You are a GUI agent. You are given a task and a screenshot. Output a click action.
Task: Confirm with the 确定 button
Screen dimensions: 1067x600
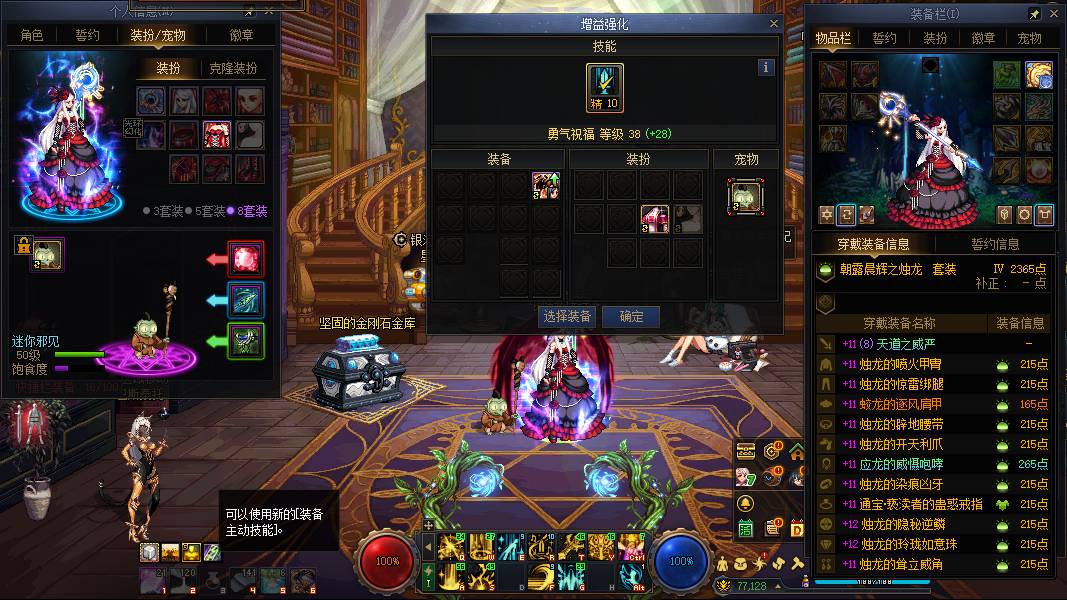[x=632, y=316]
